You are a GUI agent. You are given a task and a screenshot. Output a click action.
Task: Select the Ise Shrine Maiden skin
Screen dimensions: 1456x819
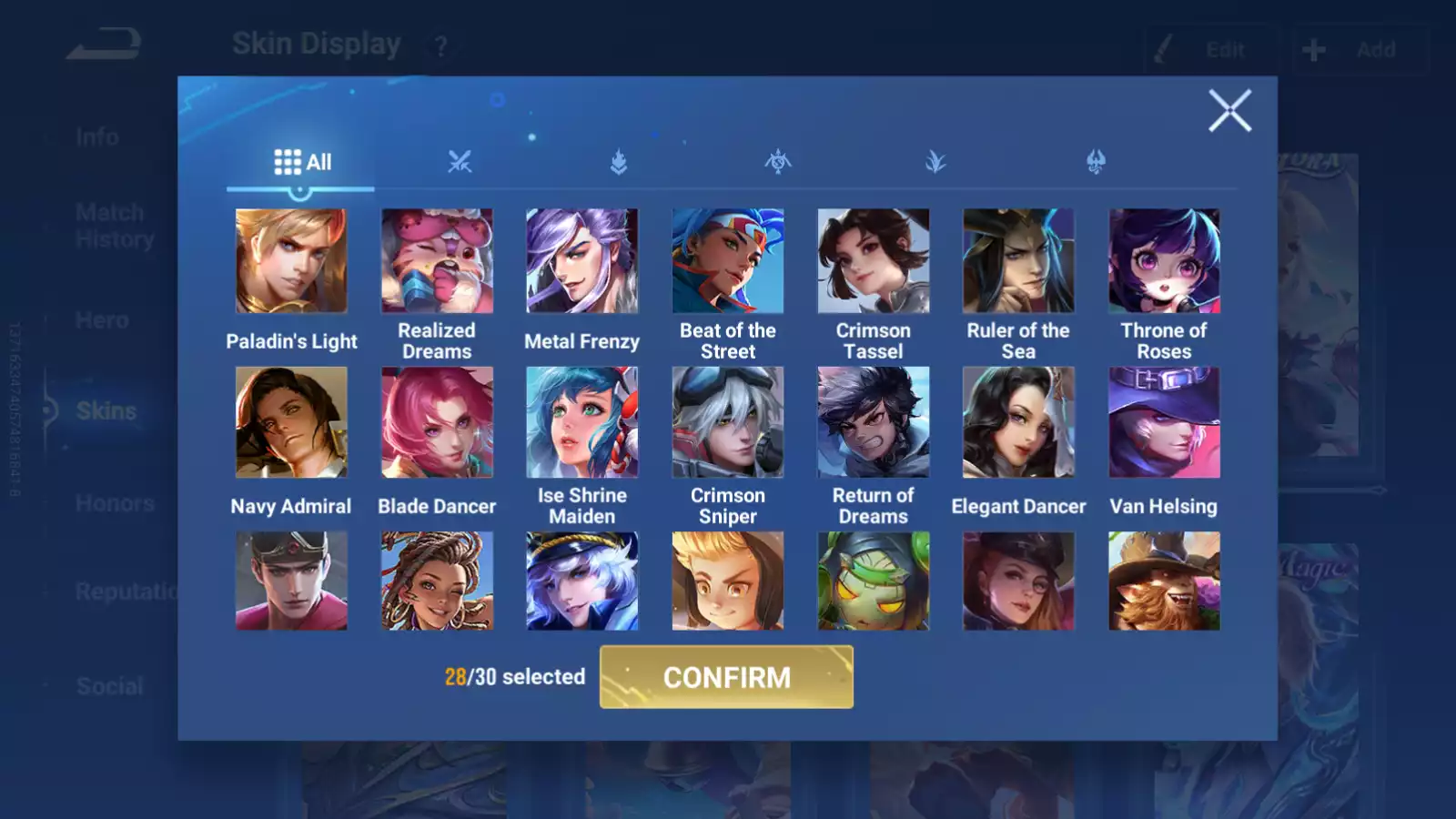point(582,422)
